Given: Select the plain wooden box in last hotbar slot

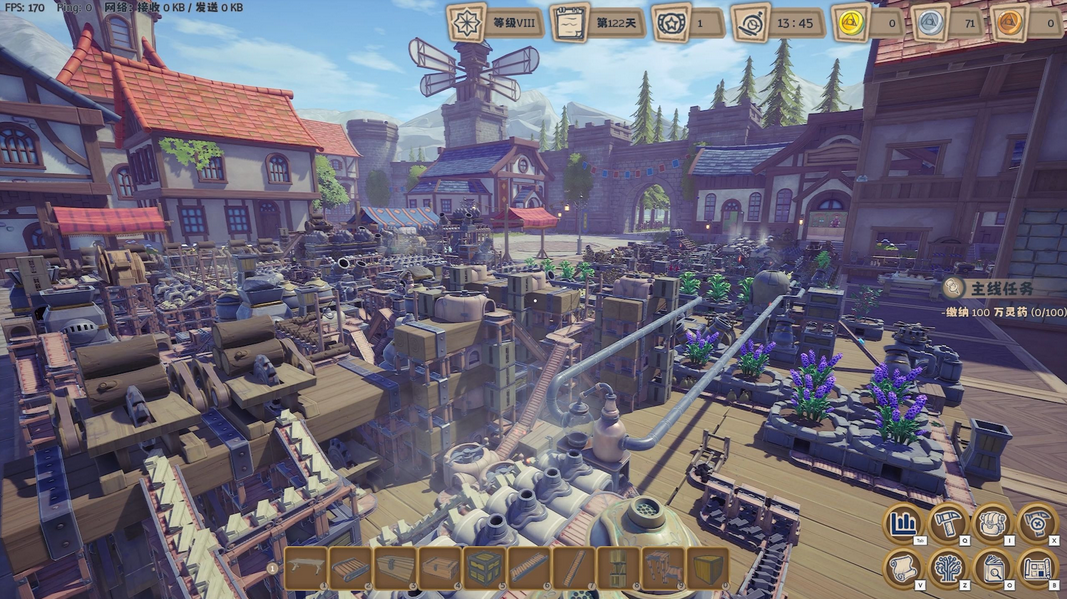Looking at the screenshot, I should point(707,568).
